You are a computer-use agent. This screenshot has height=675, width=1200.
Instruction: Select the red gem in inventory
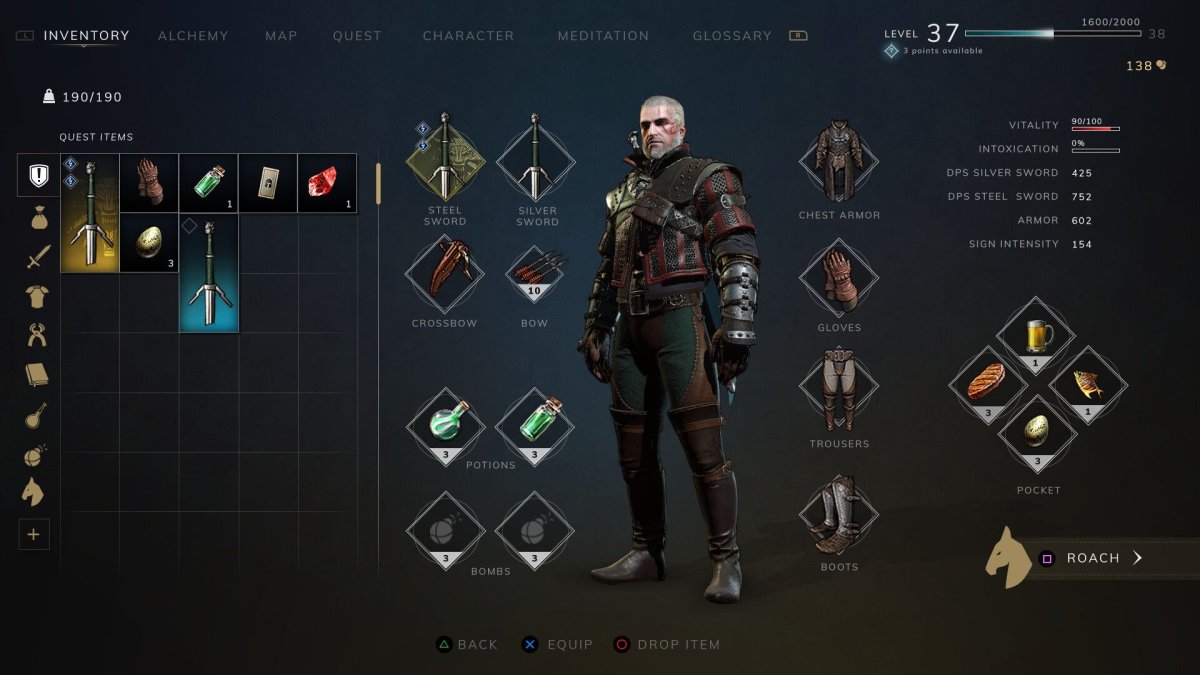pos(327,183)
